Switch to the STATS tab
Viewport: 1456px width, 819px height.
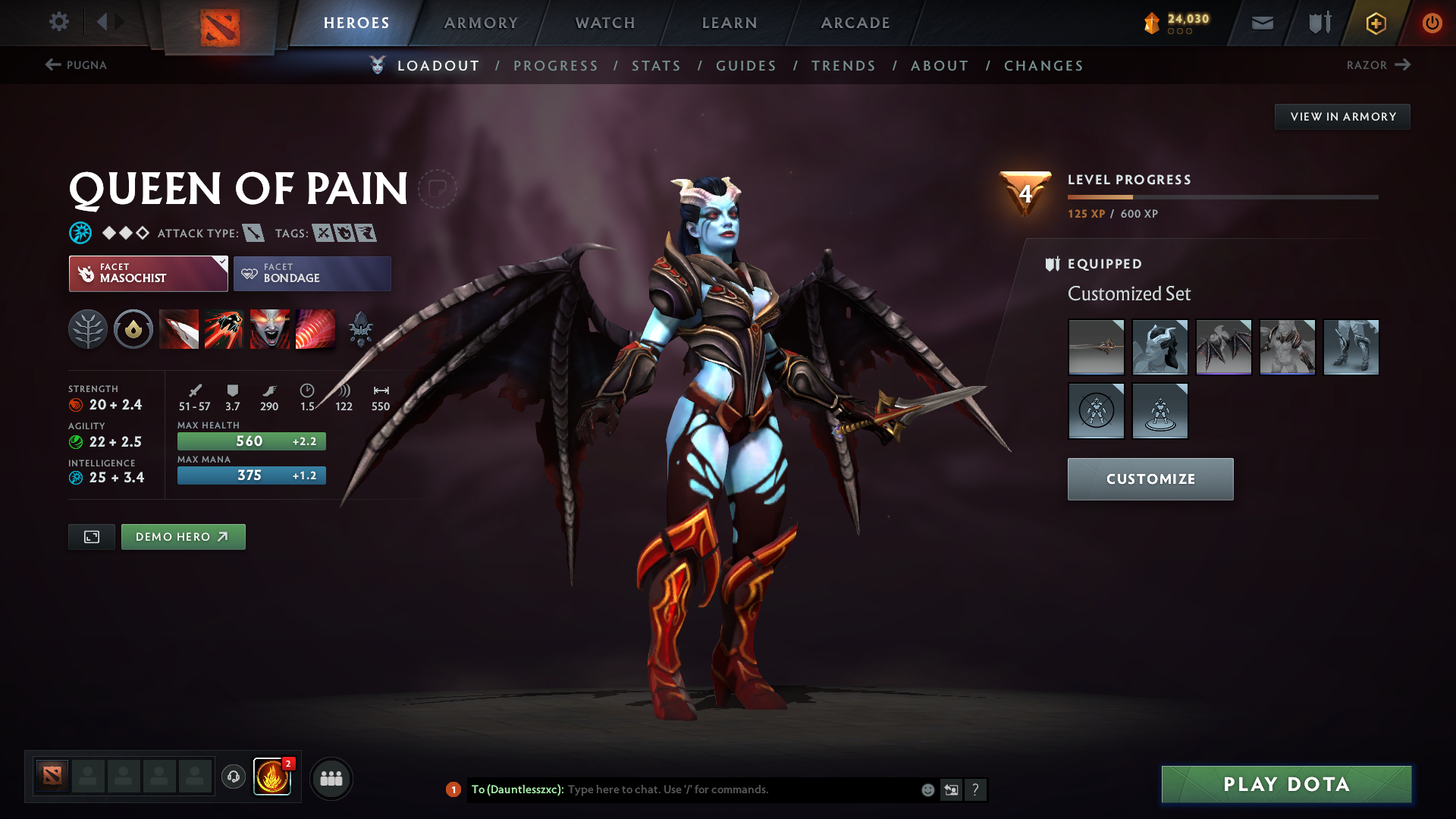point(656,66)
